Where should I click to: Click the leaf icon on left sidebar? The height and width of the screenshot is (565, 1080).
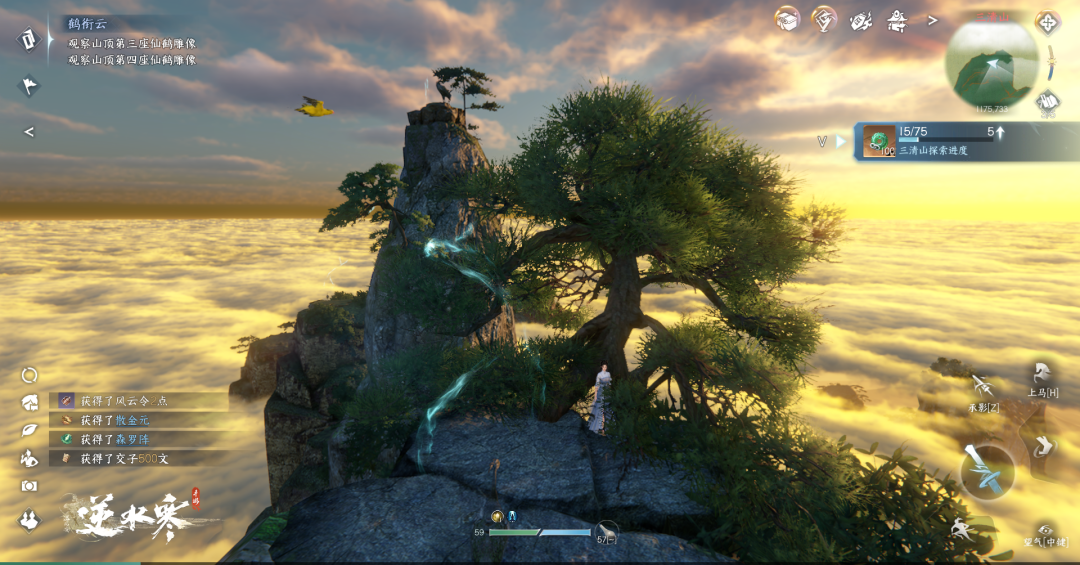point(29,430)
